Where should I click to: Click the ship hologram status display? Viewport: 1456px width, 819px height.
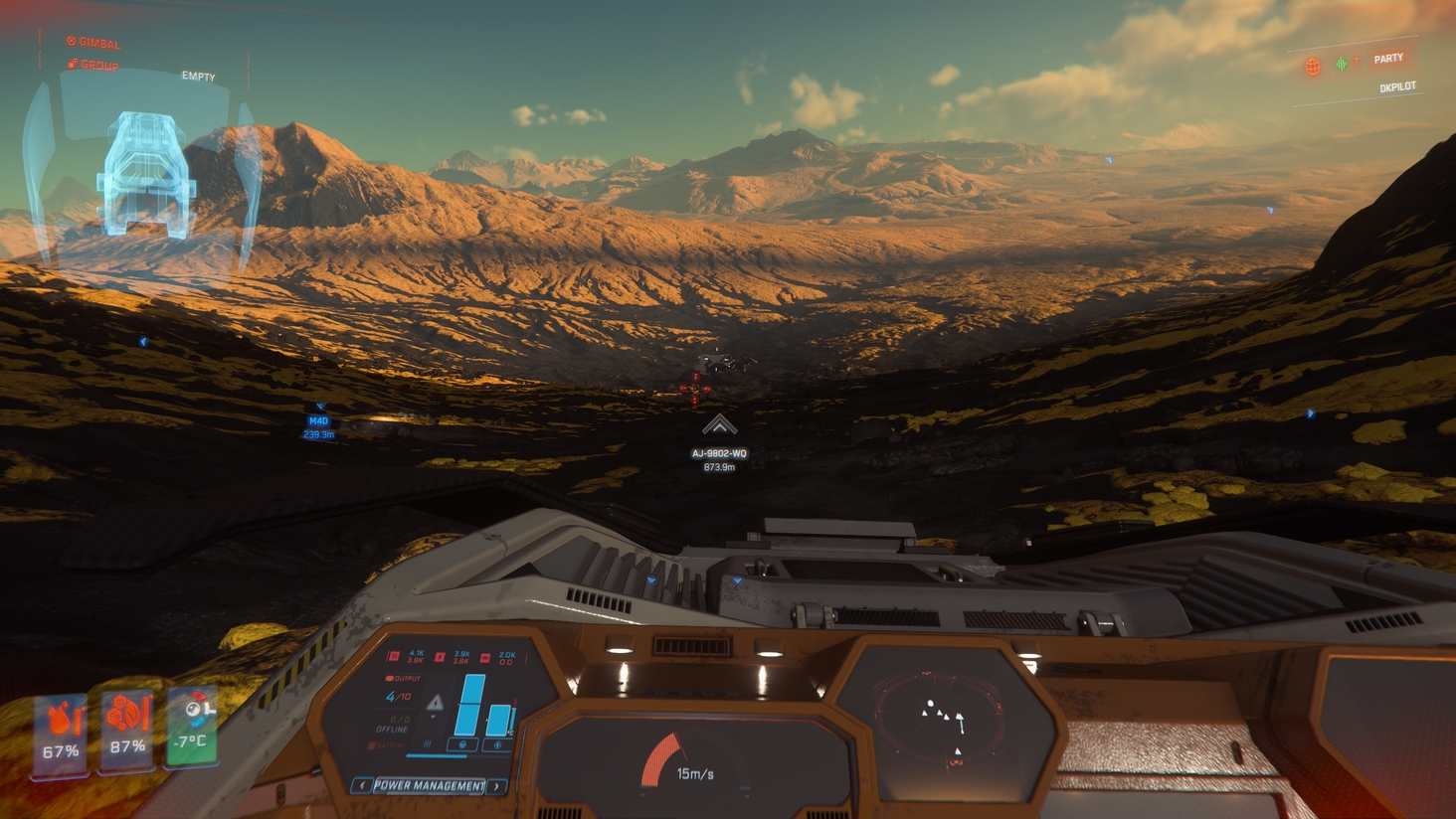[145, 175]
